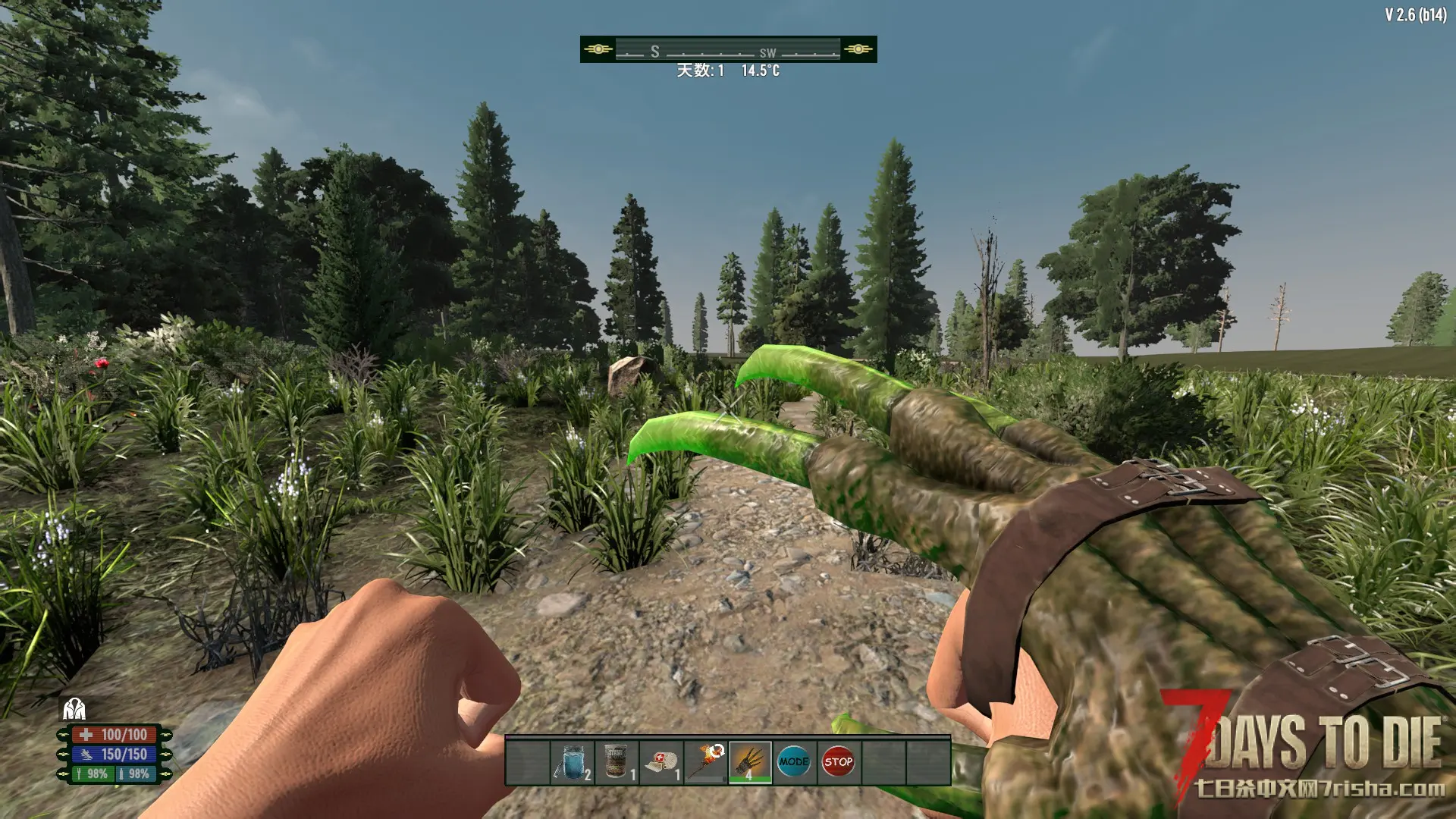Select the water jar hotbar slot
The height and width of the screenshot is (819, 1456).
click(x=573, y=762)
